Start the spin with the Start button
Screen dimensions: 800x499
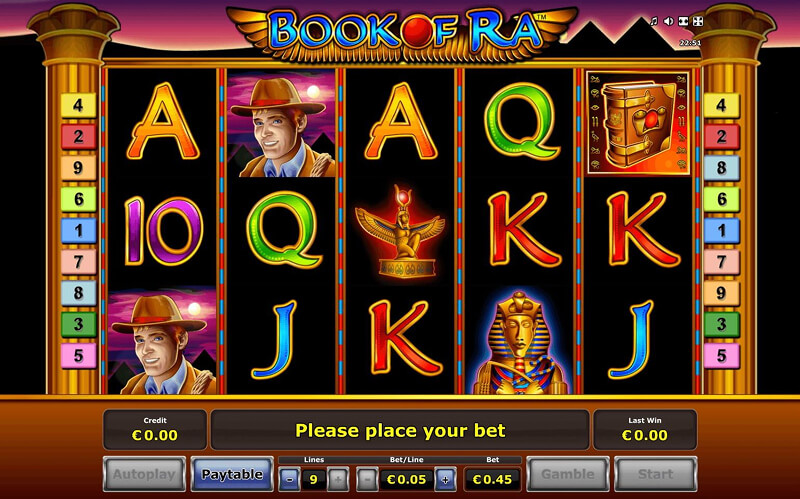click(x=655, y=474)
